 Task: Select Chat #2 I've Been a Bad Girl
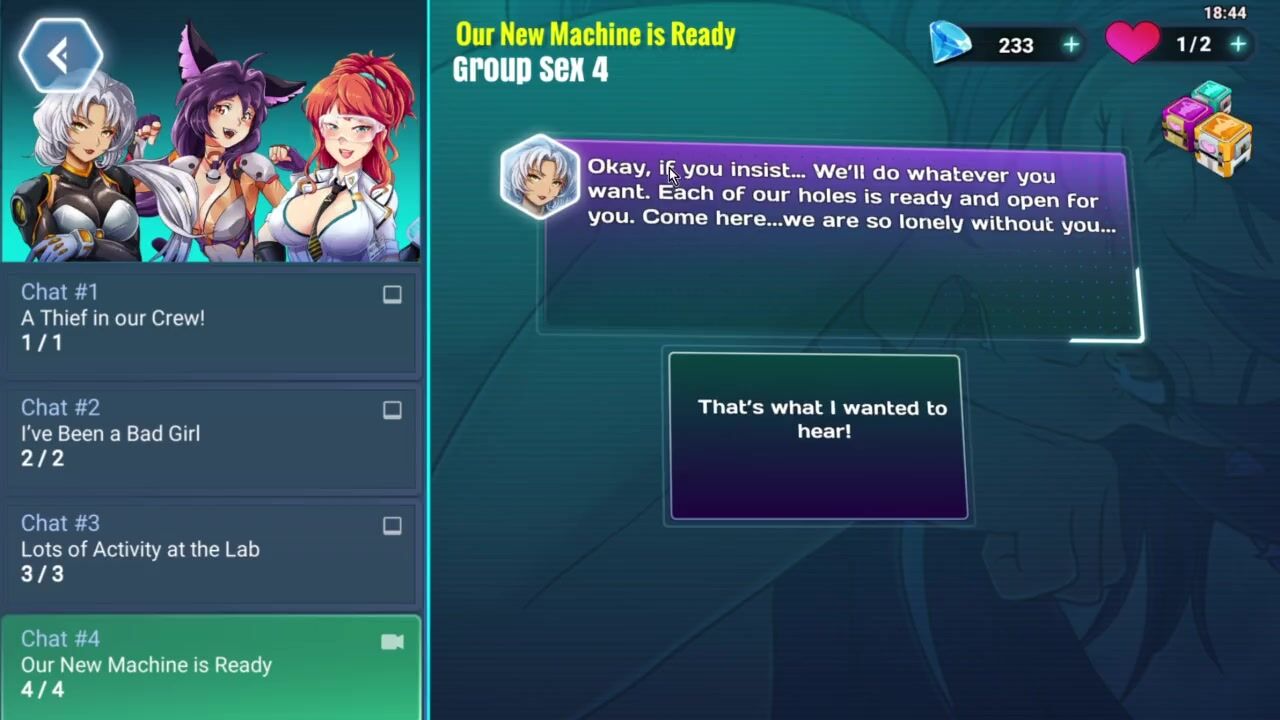point(210,434)
